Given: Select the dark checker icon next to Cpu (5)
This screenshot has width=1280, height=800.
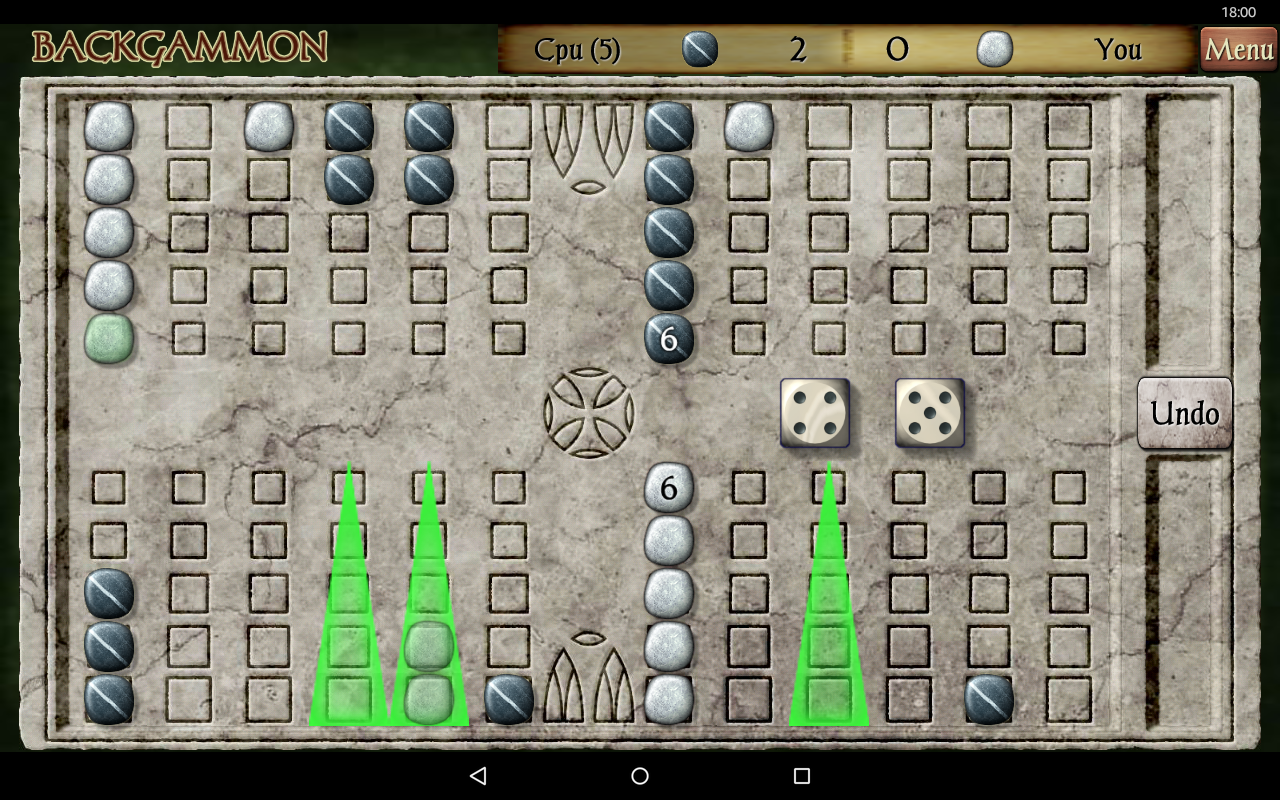Looking at the screenshot, I should (x=699, y=48).
